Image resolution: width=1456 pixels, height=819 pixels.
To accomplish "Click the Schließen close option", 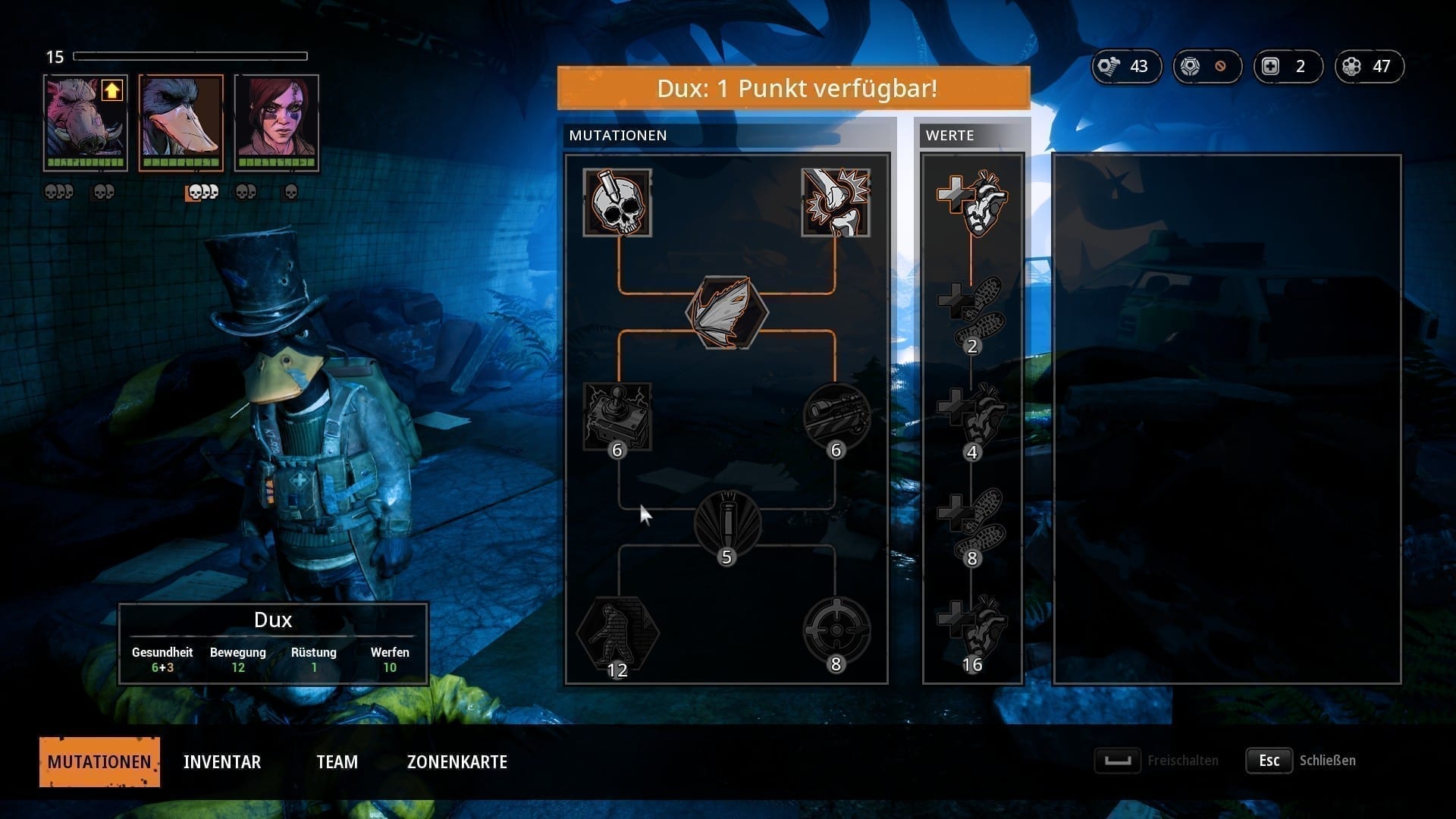I will [x=1301, y=761].
